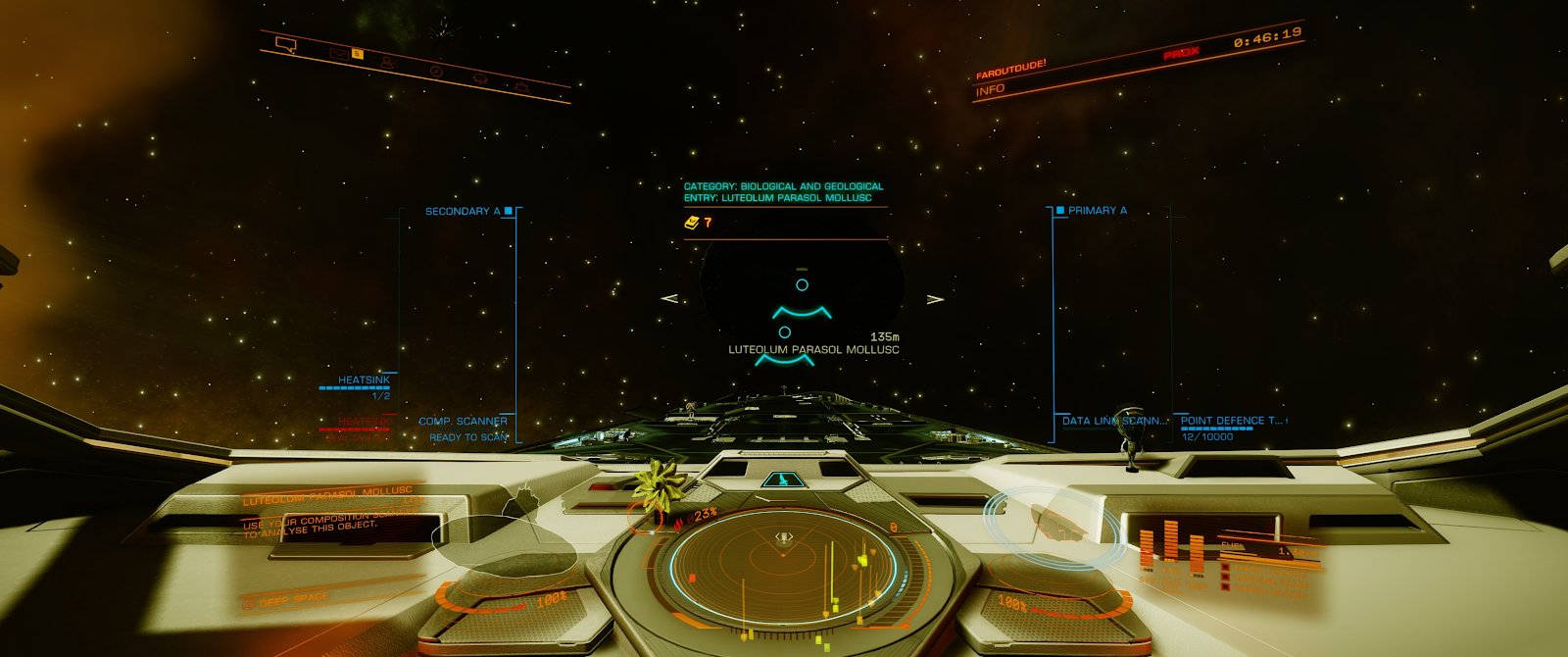The height and width of the screenshot is (657, 1568).
Task: Click the circular radar scanner display
Action: click(x=783, y=569)
